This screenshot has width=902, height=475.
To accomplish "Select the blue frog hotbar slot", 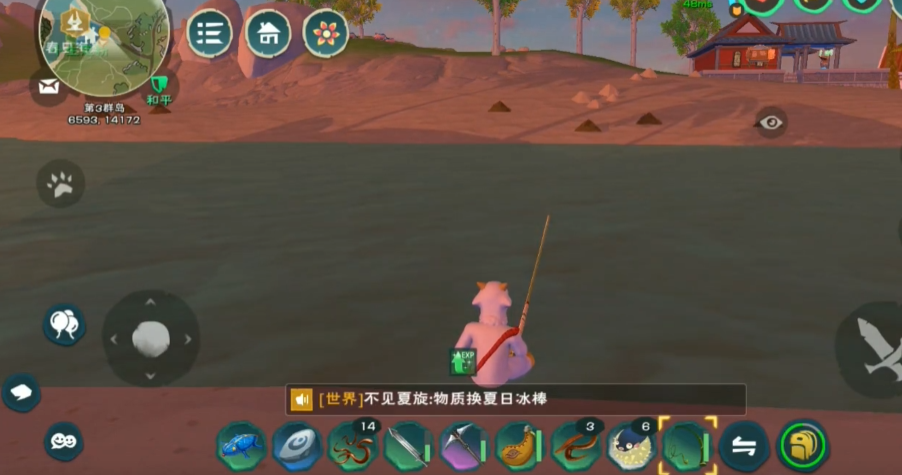I will pyautogui.click(x=241, y=445).
